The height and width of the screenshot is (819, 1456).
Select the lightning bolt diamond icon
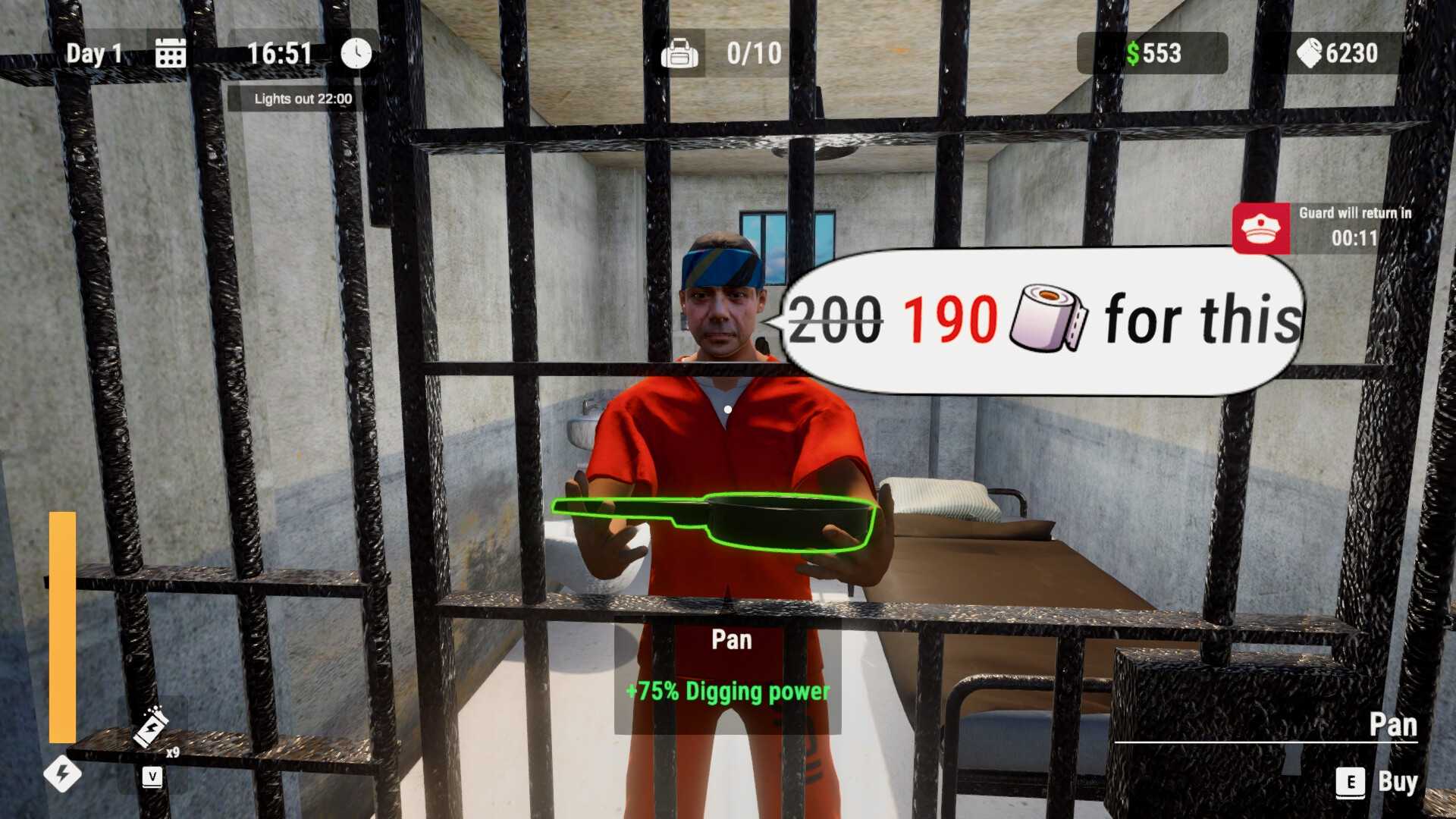coord(64,773)
